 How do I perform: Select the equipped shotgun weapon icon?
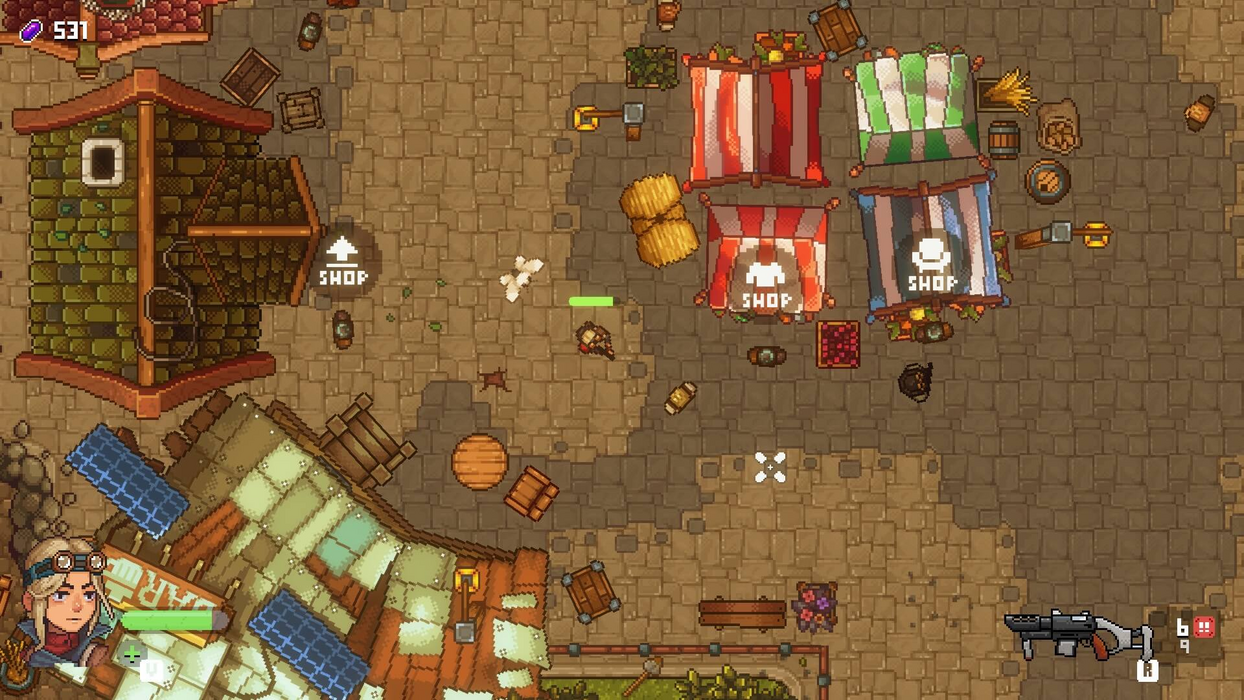coord(1078,633)
